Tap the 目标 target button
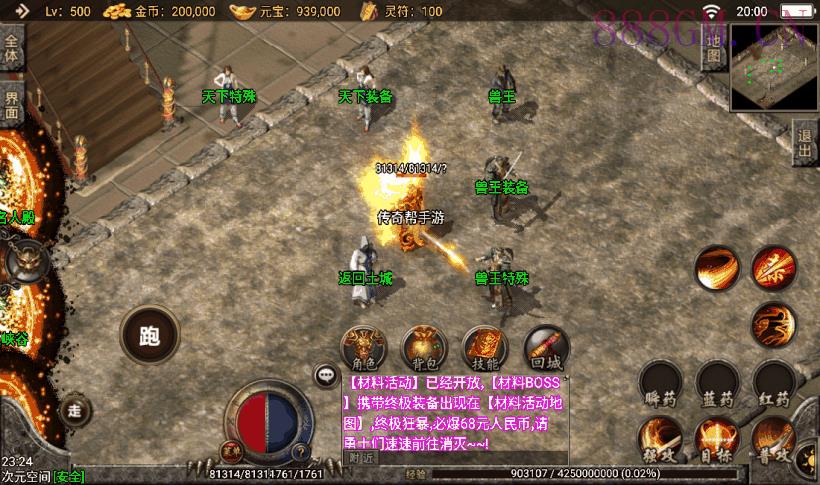Screen dimensions: 820x485 click(x=718, y=442)
